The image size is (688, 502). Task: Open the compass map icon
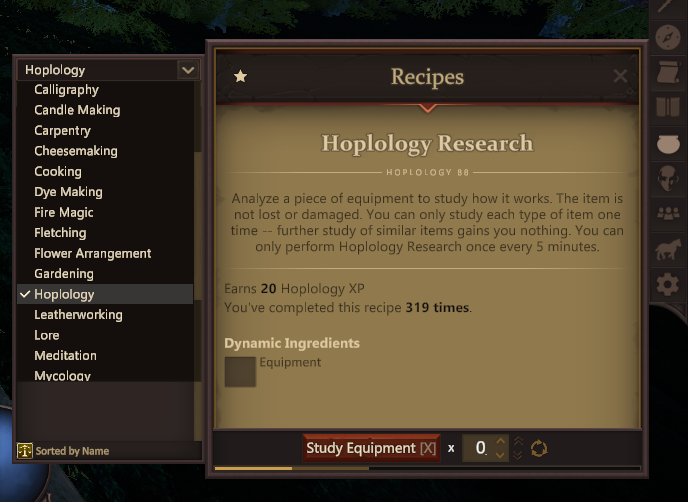click(x=668, y=38)
